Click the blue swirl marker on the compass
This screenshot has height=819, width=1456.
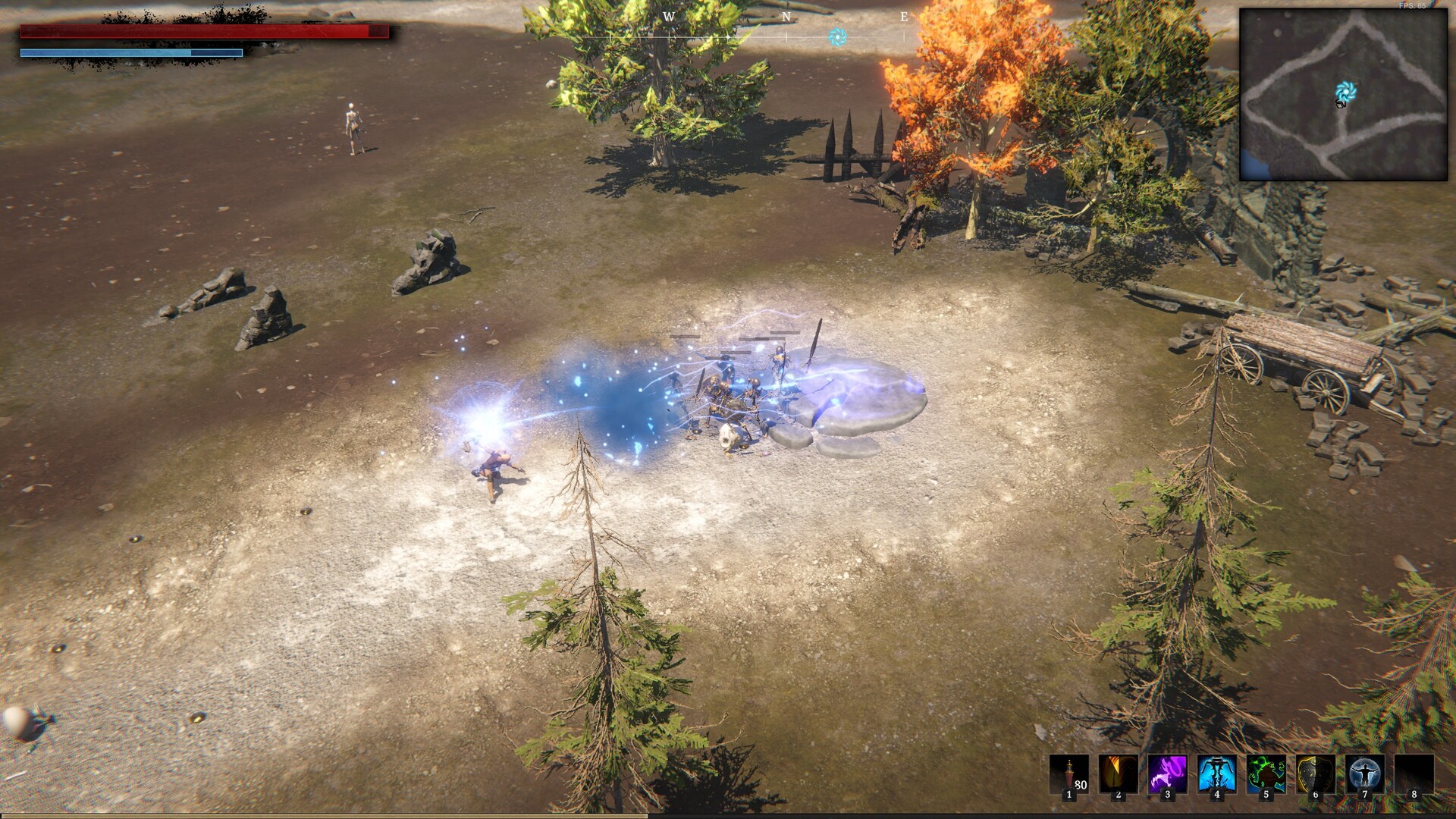[x=837, y=36]
